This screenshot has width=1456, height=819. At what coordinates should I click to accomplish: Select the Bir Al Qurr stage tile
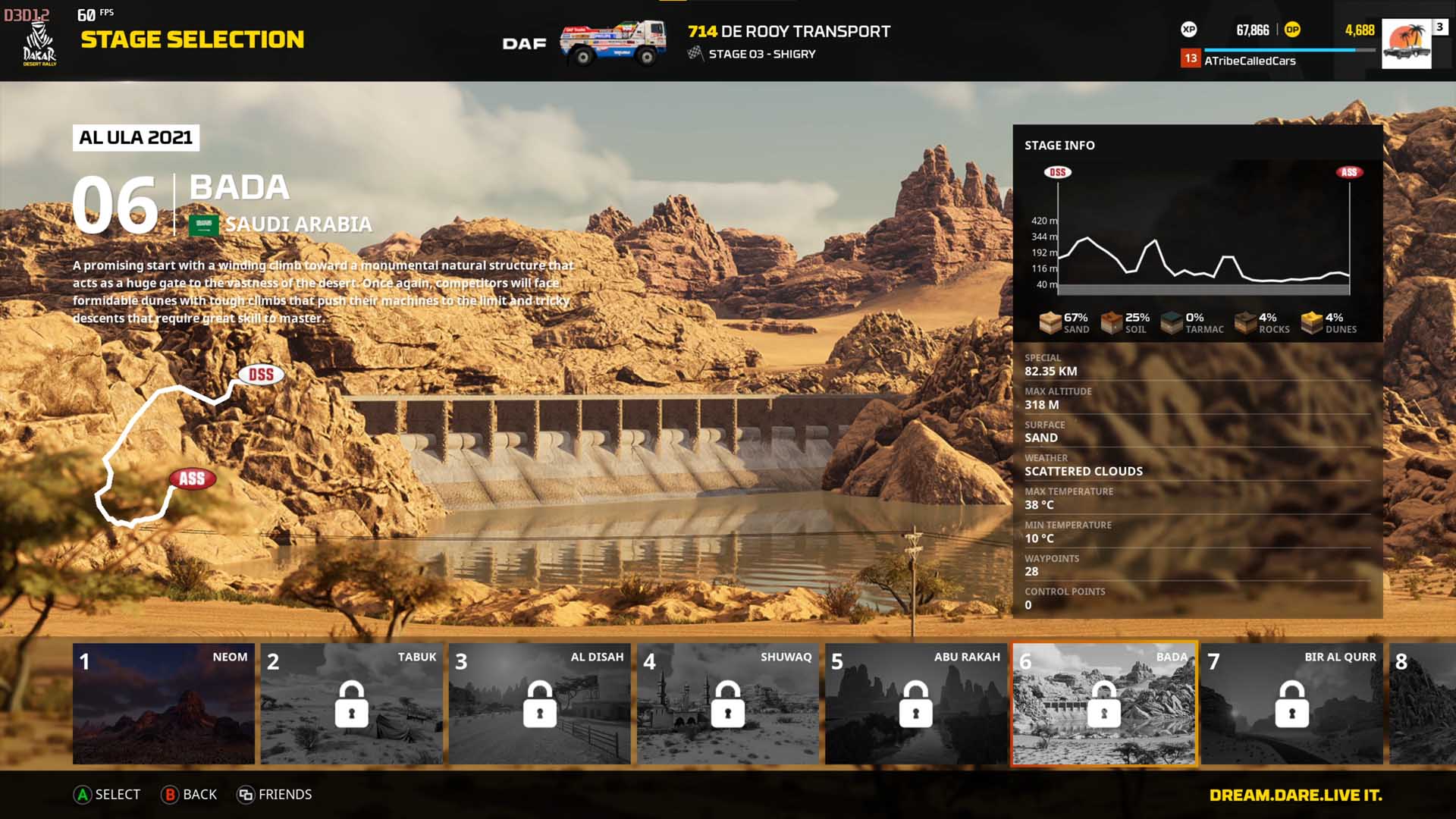click(x=1291, y=703)
